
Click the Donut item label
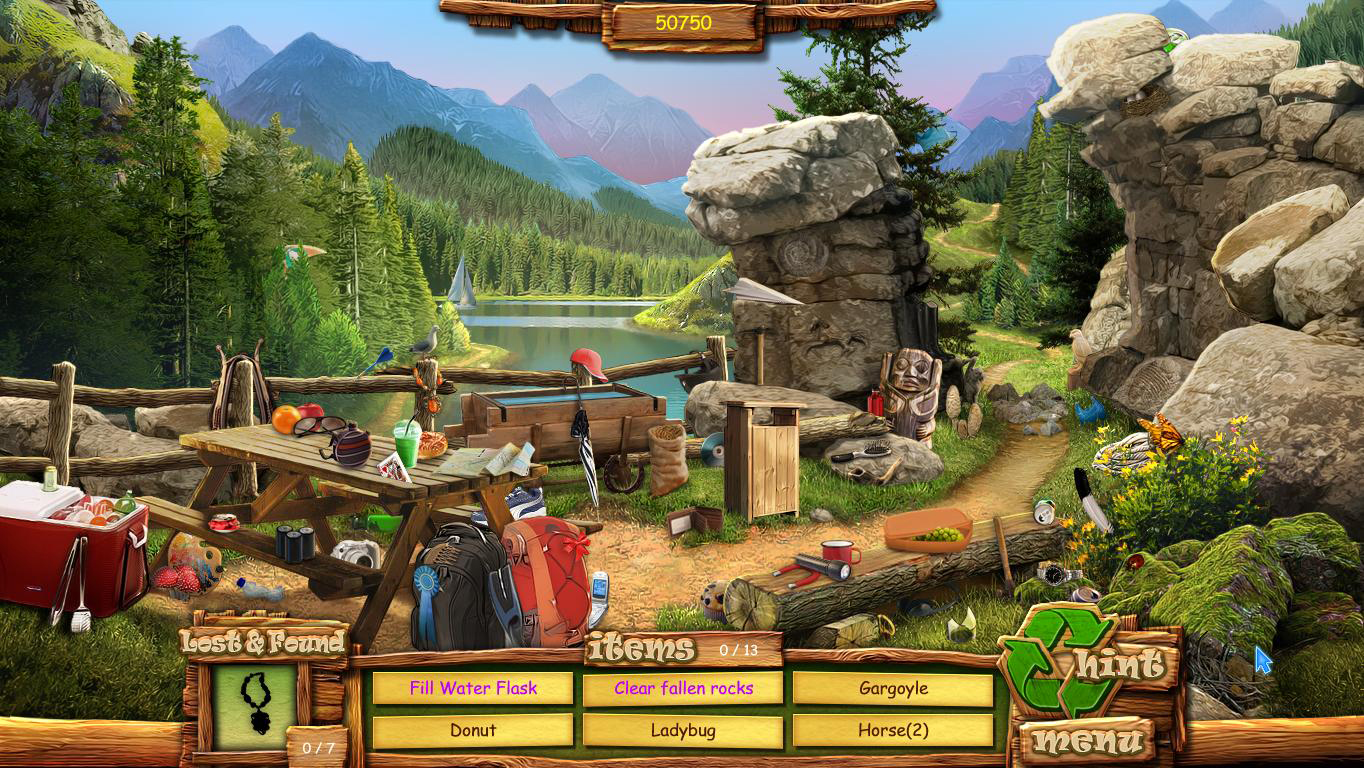point(473,730)
